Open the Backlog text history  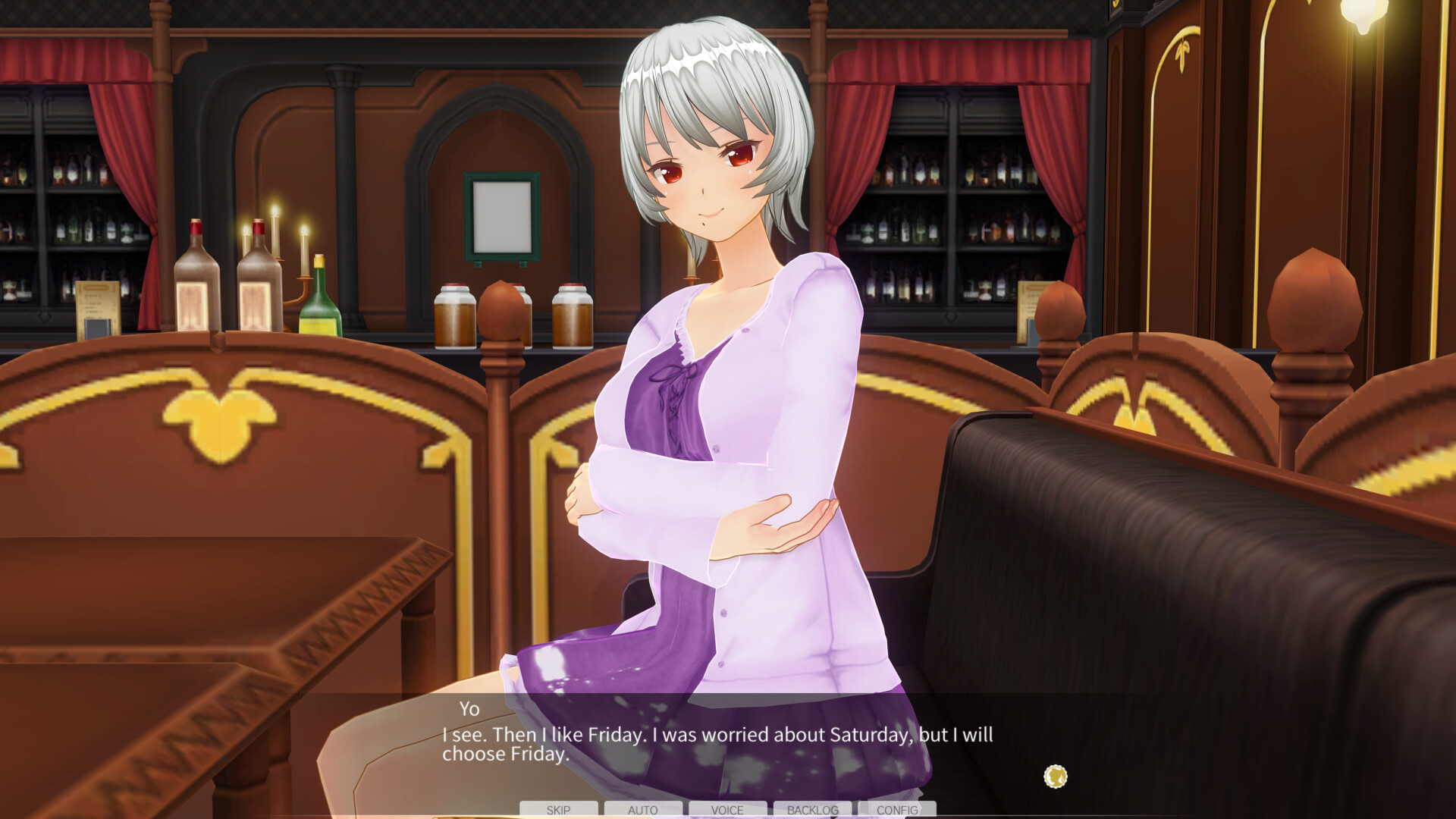[812, 809]
